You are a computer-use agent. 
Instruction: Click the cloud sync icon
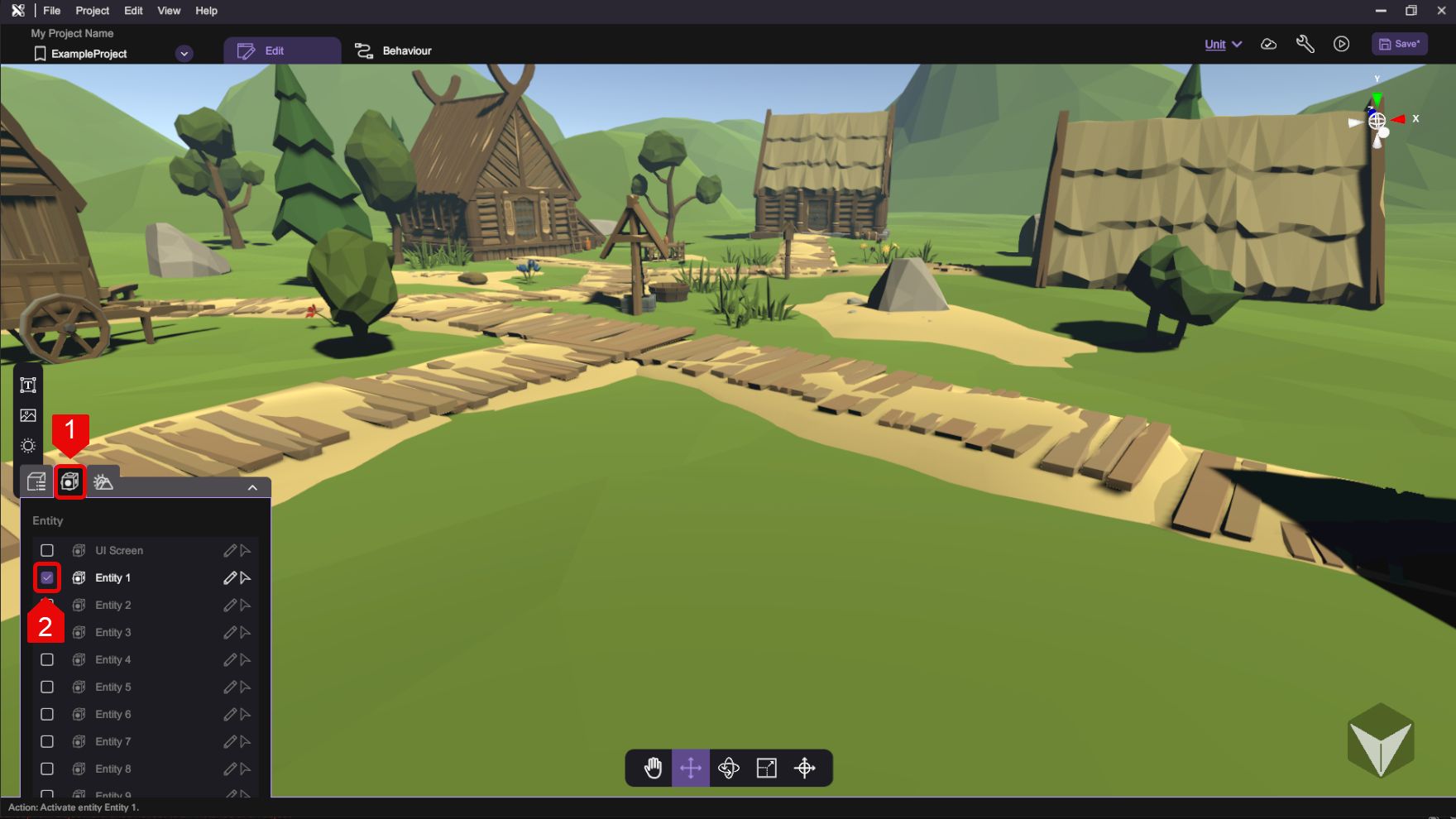pyautogui.click(x=1268, y=45)
